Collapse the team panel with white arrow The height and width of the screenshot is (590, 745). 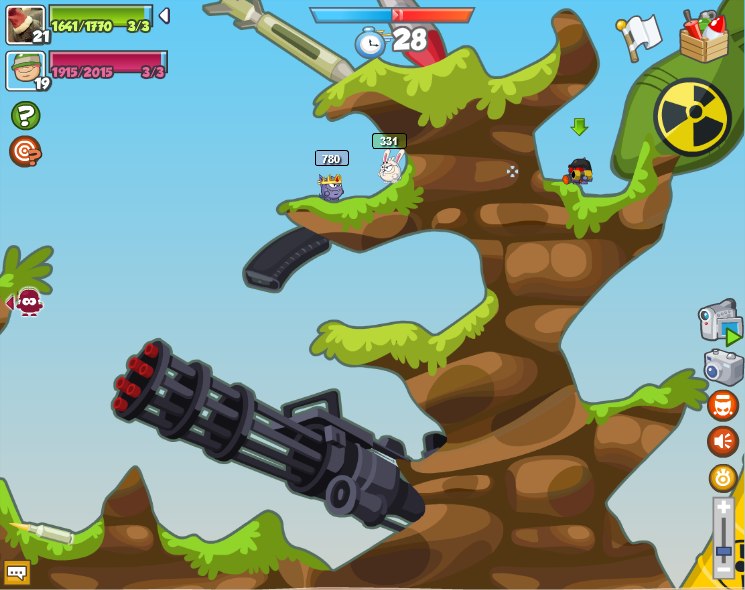164,16
